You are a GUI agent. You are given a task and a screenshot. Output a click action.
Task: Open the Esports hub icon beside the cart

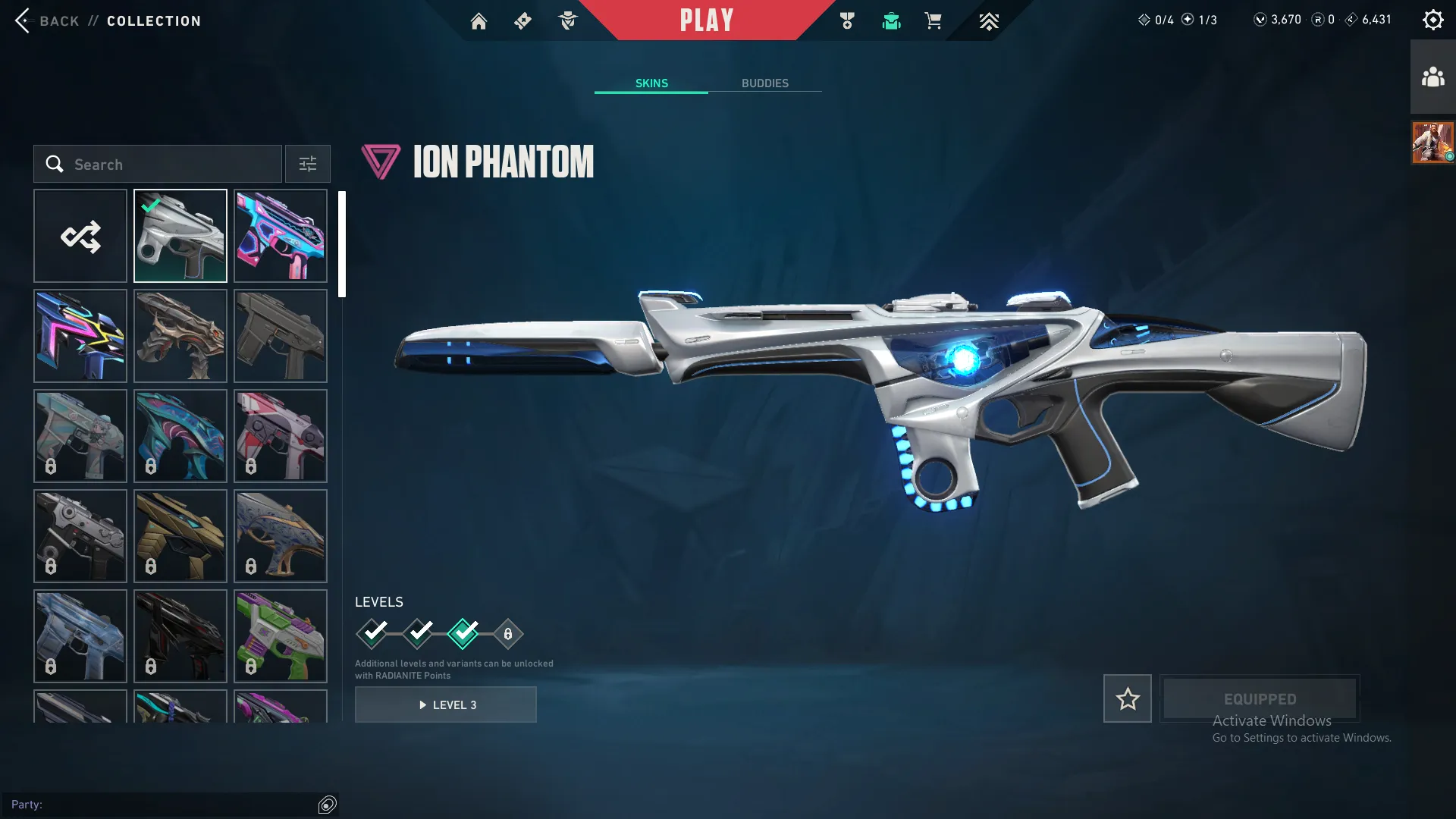click(x=988, y=20)
